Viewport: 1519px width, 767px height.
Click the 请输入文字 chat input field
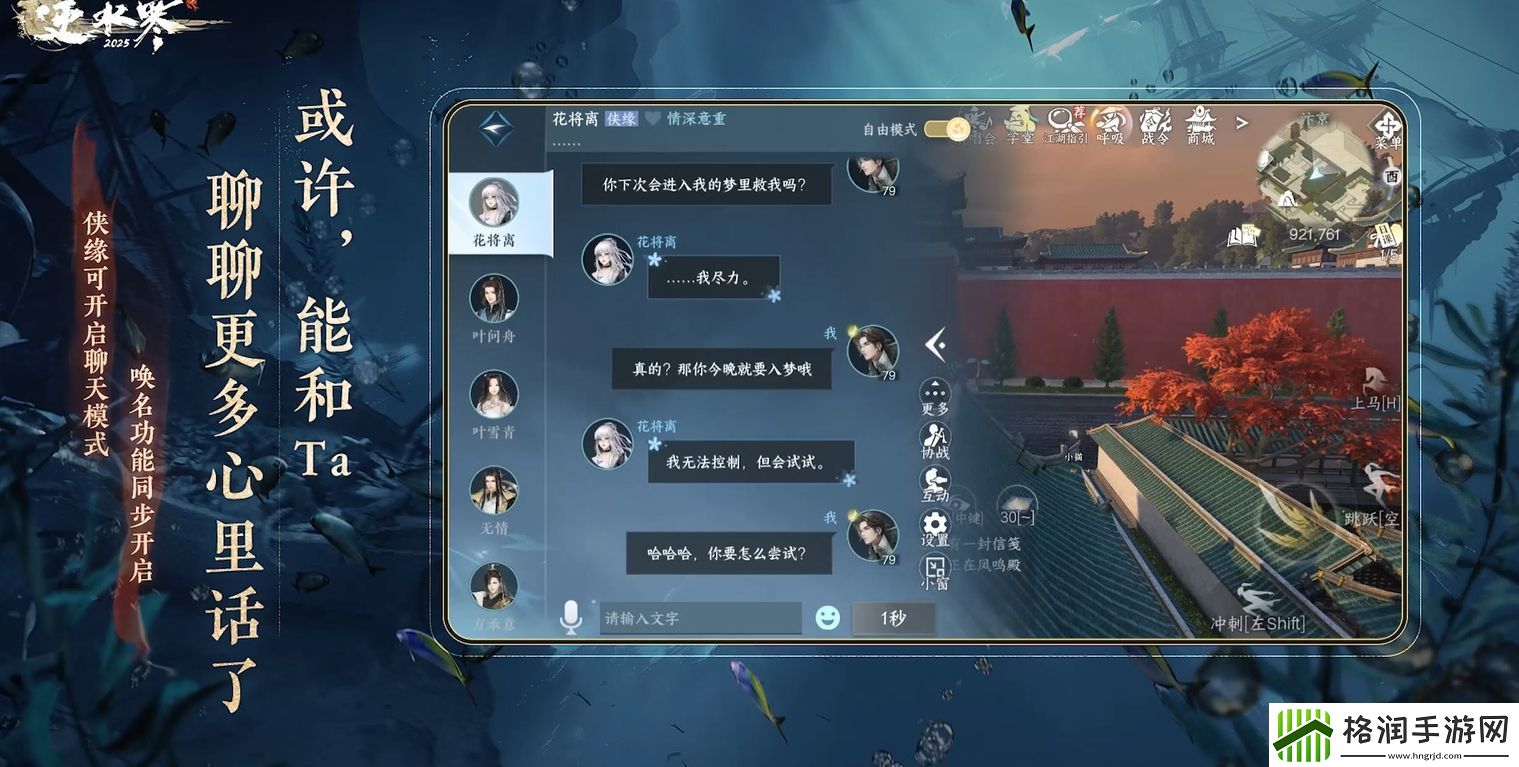click(x=700, y=618)
